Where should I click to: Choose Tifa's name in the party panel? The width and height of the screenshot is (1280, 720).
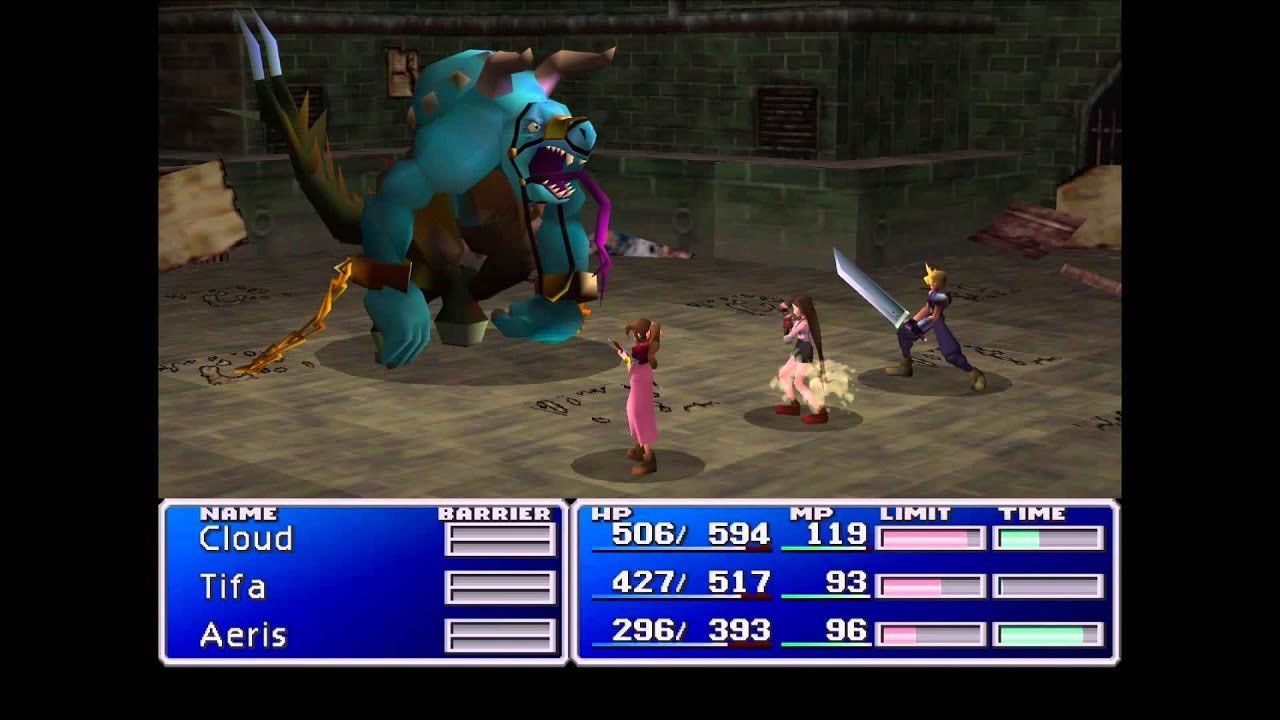pos(233,586)
